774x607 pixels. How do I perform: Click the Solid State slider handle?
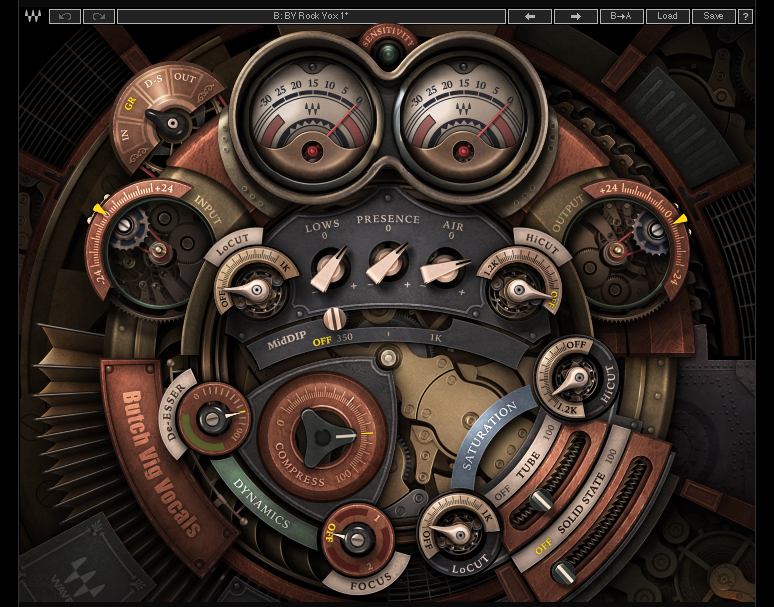pos(565,571)
